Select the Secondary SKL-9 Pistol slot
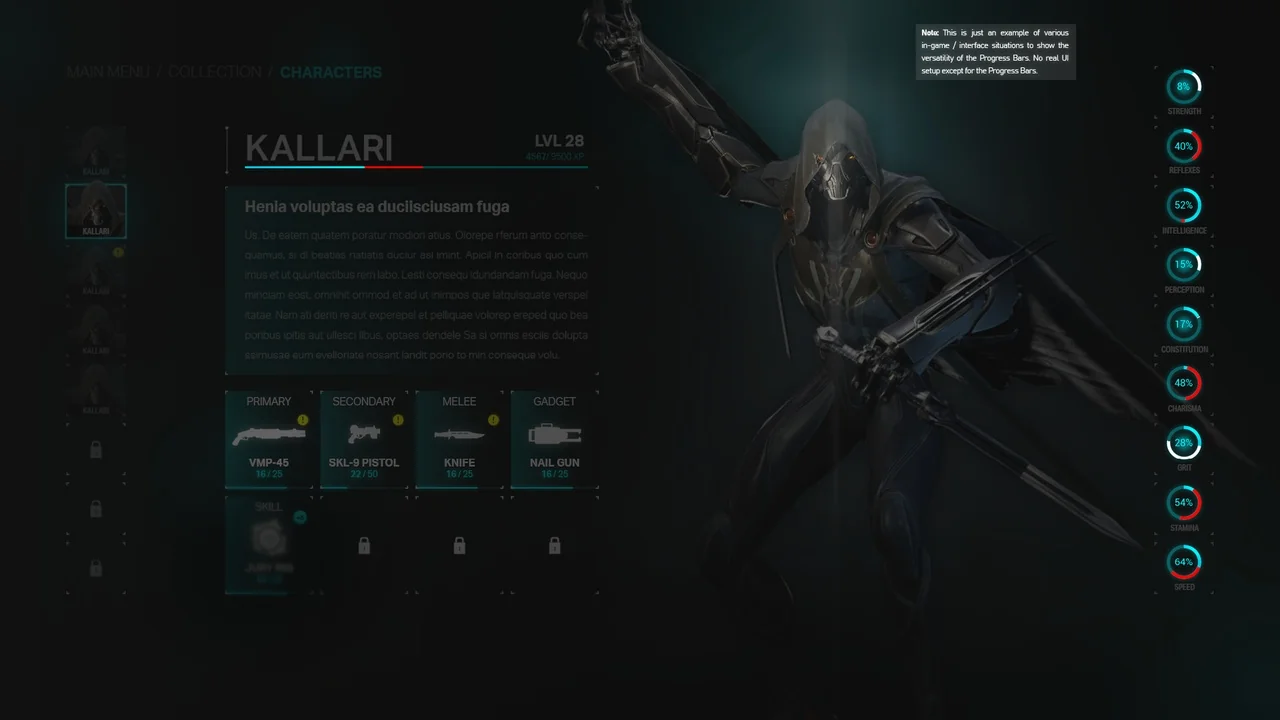Screen dimensions: 1280x720 [x=363, y=439]
